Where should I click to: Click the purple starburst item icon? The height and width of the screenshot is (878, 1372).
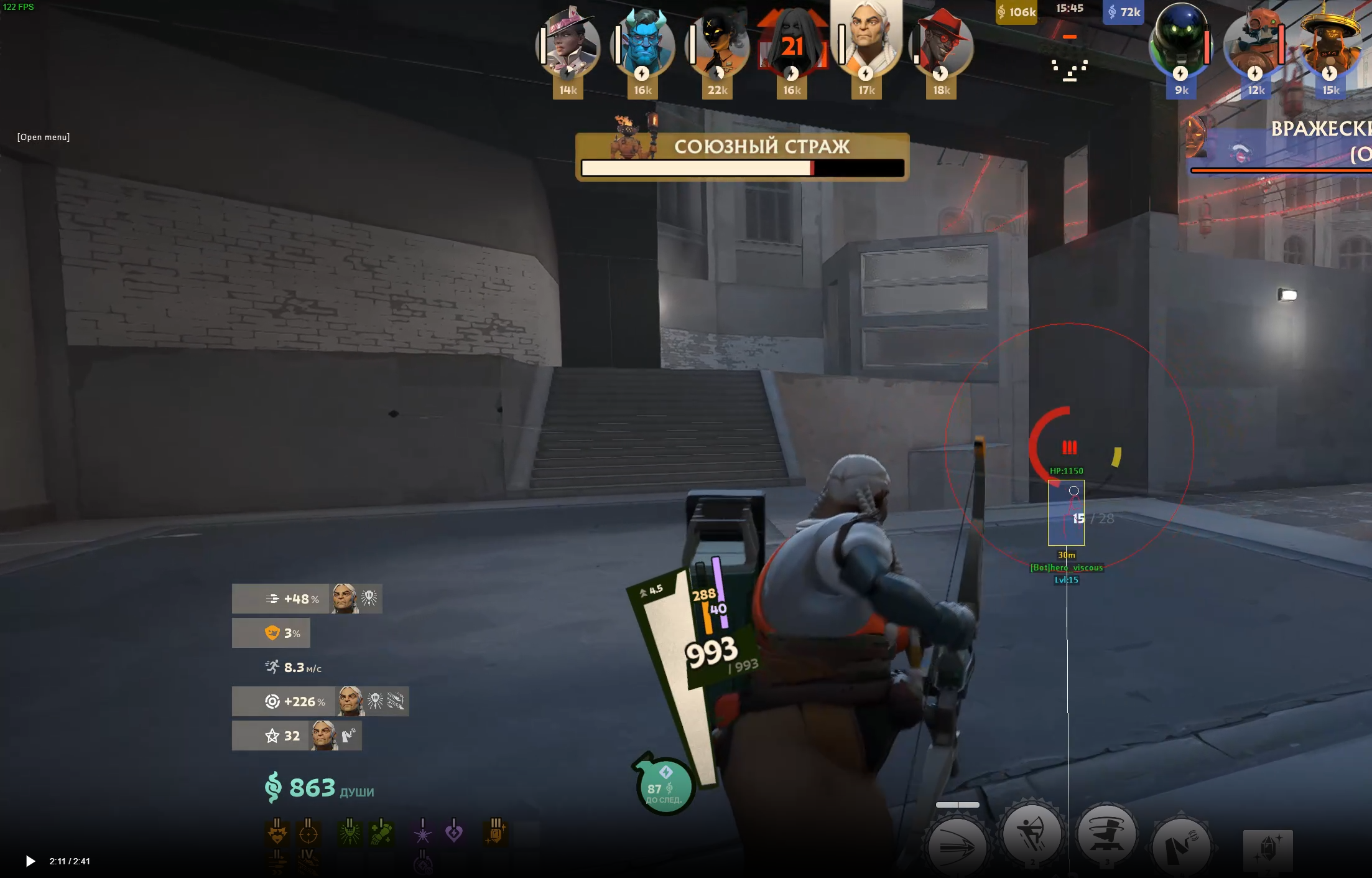(423, 833)
